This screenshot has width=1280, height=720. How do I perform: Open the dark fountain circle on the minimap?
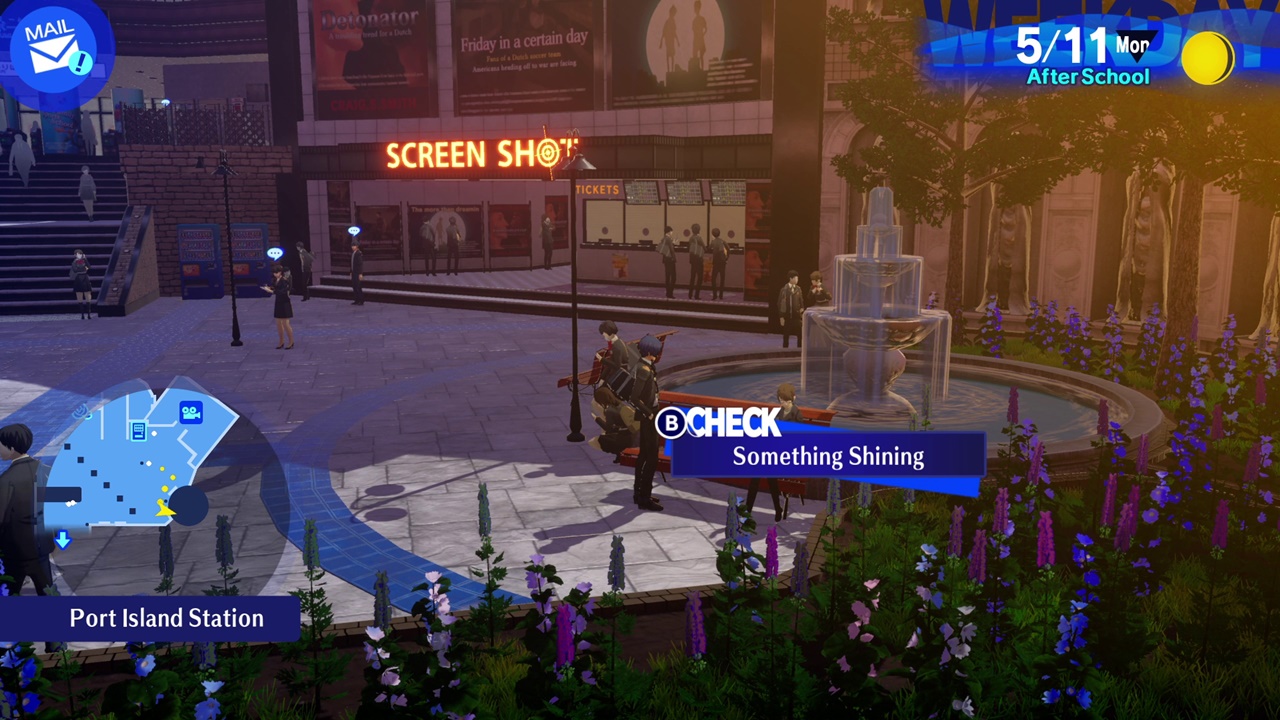pyautogui.click(x=189, y=504)
